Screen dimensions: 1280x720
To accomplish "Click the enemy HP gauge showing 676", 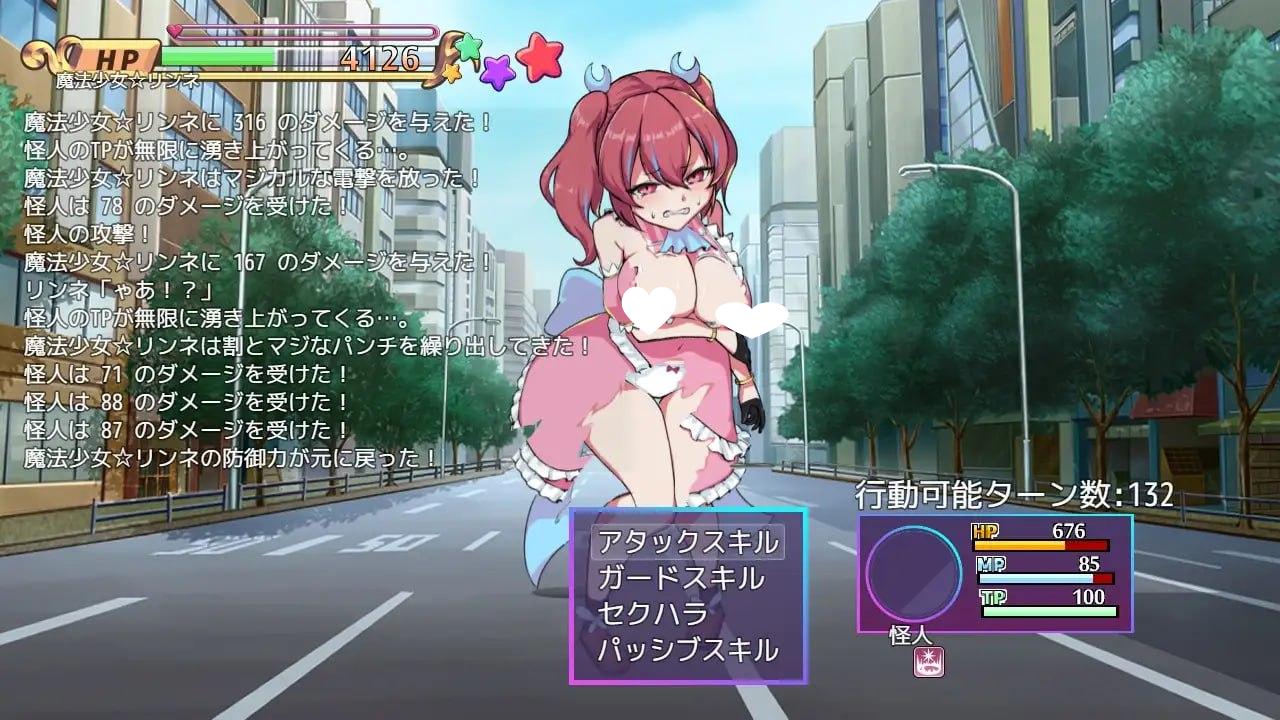I will point(1040,546).
